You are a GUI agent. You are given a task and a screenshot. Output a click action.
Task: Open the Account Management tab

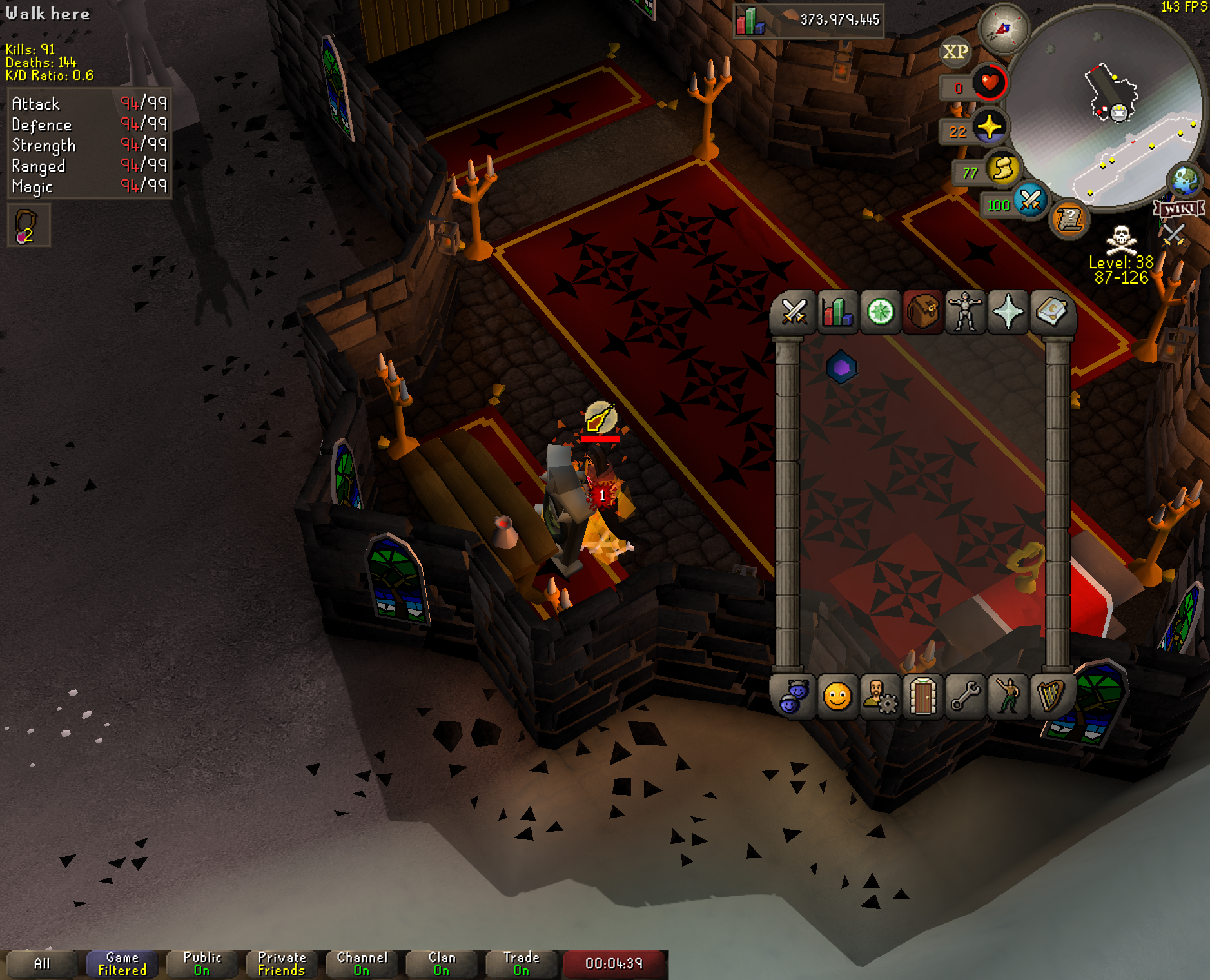tap(880, 696)
